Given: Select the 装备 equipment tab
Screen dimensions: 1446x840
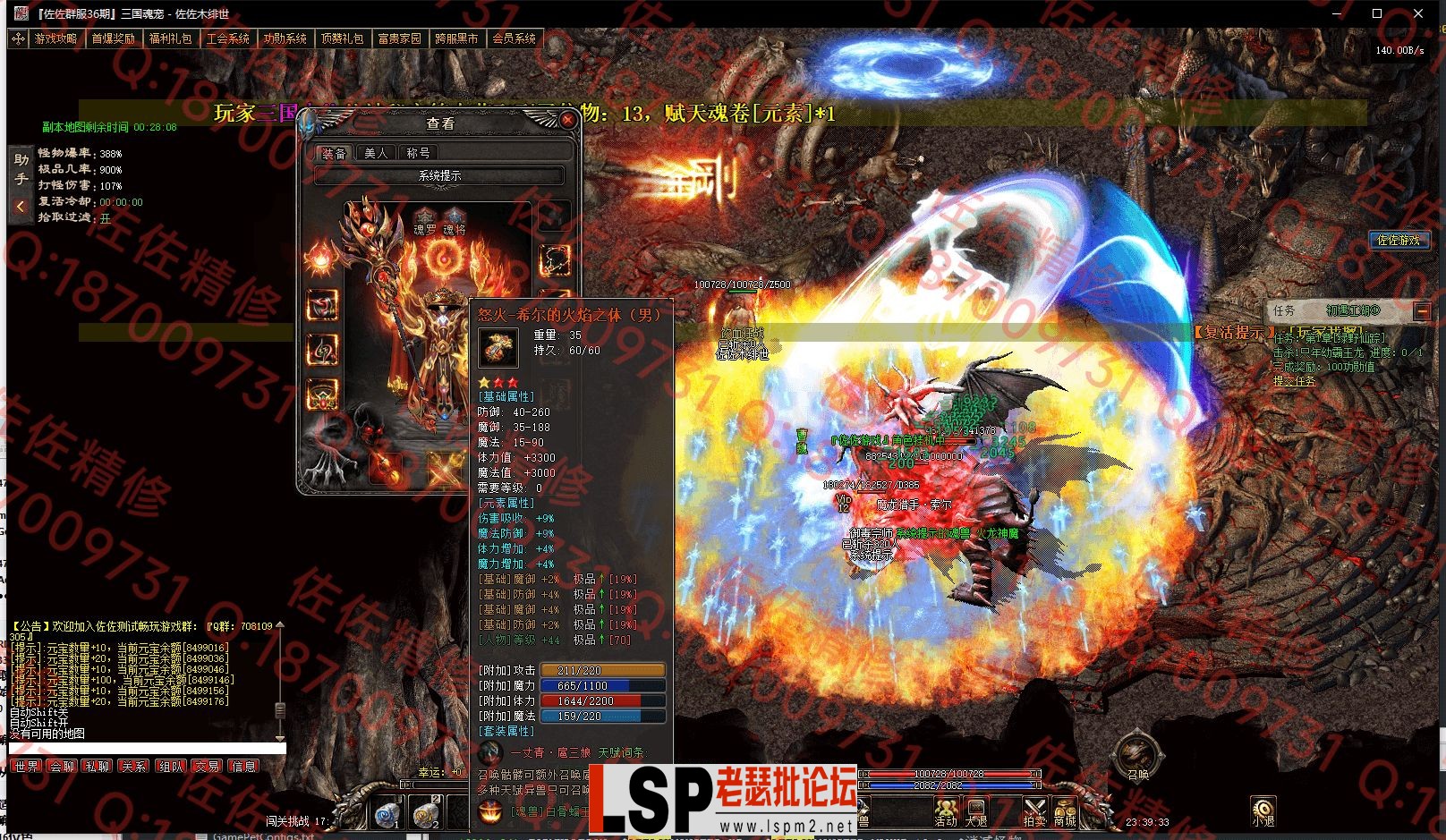Looking at the screenshot, I should tap(334, 153).
